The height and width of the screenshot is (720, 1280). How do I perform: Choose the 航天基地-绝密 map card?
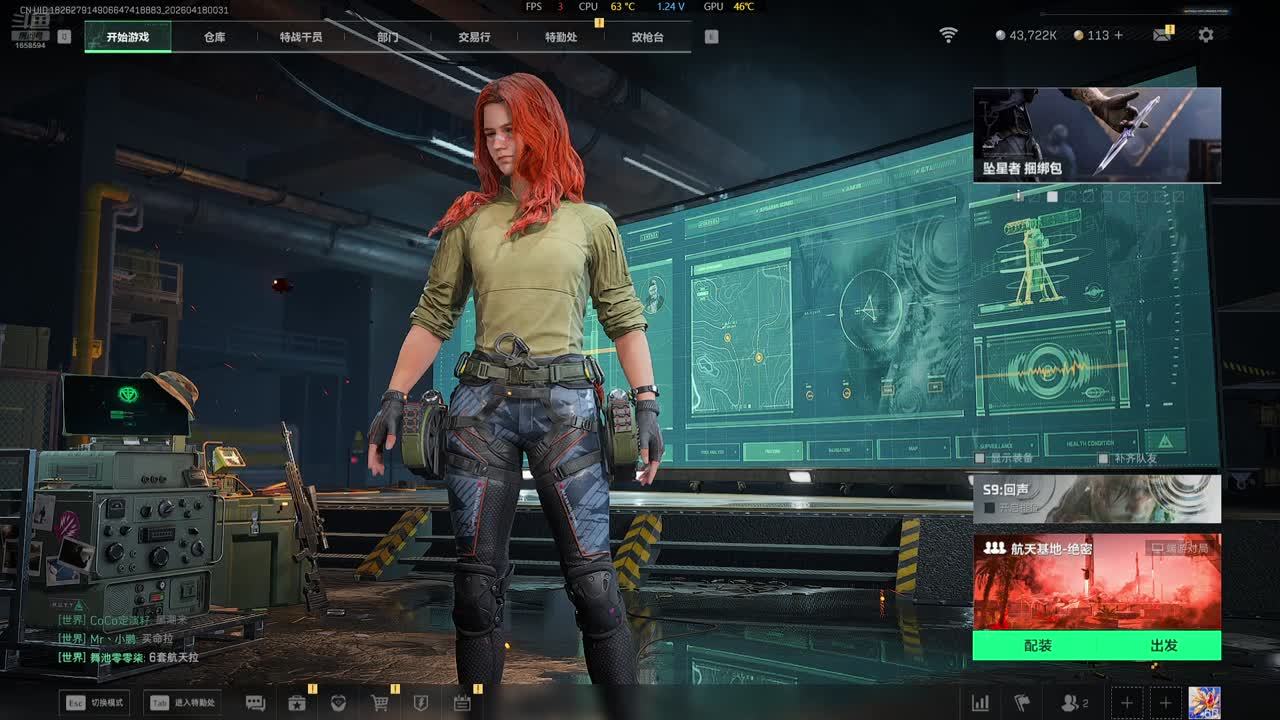[1096, 582]
